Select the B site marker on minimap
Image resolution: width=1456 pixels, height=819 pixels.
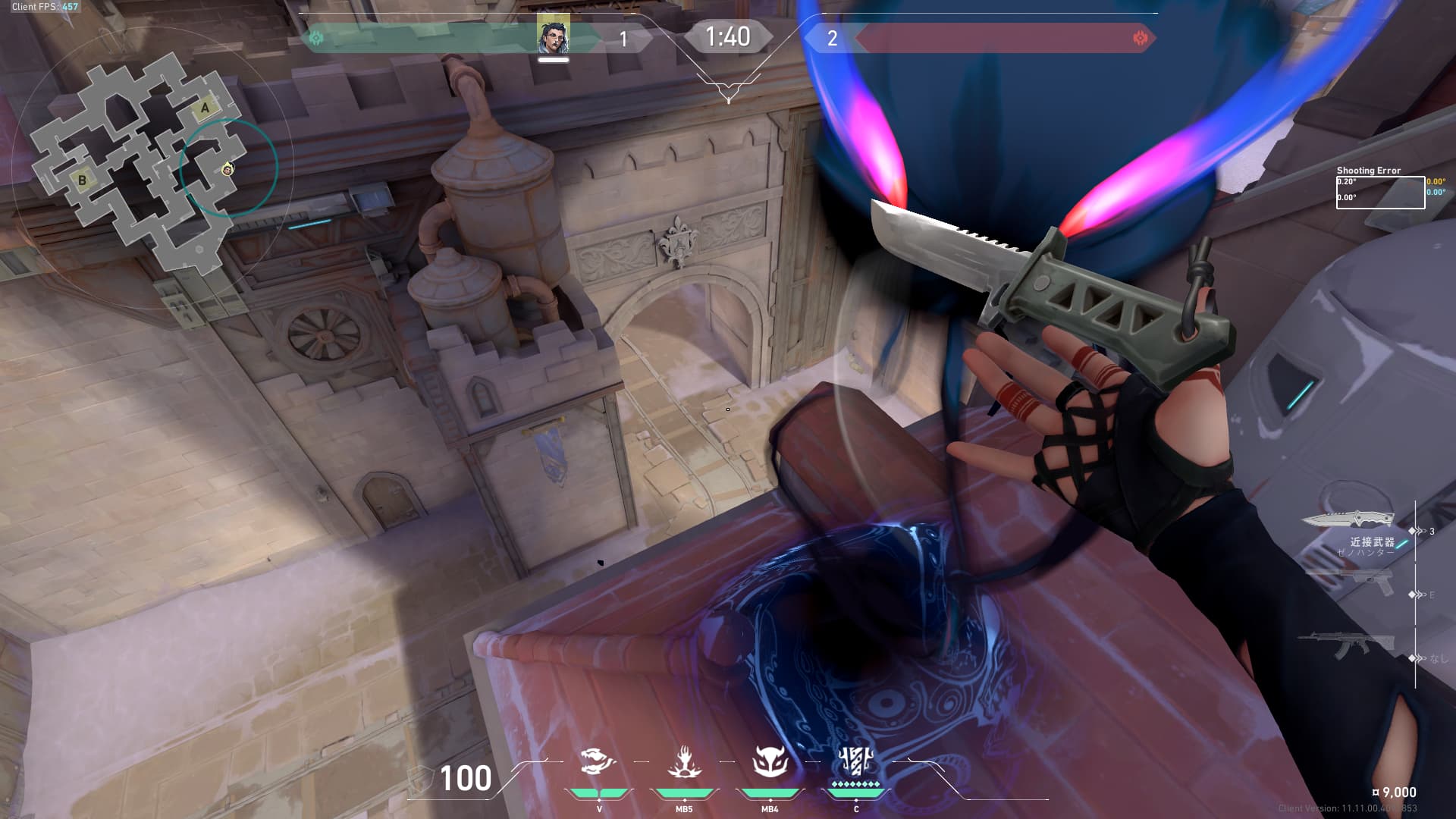82,180
